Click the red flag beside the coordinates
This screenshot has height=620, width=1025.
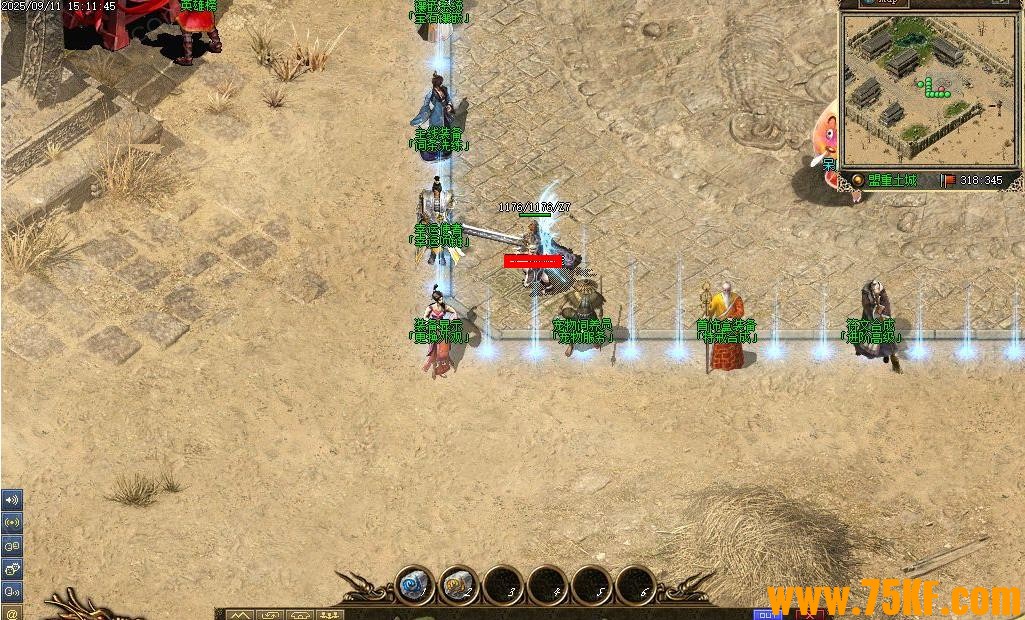click(947, 181)
